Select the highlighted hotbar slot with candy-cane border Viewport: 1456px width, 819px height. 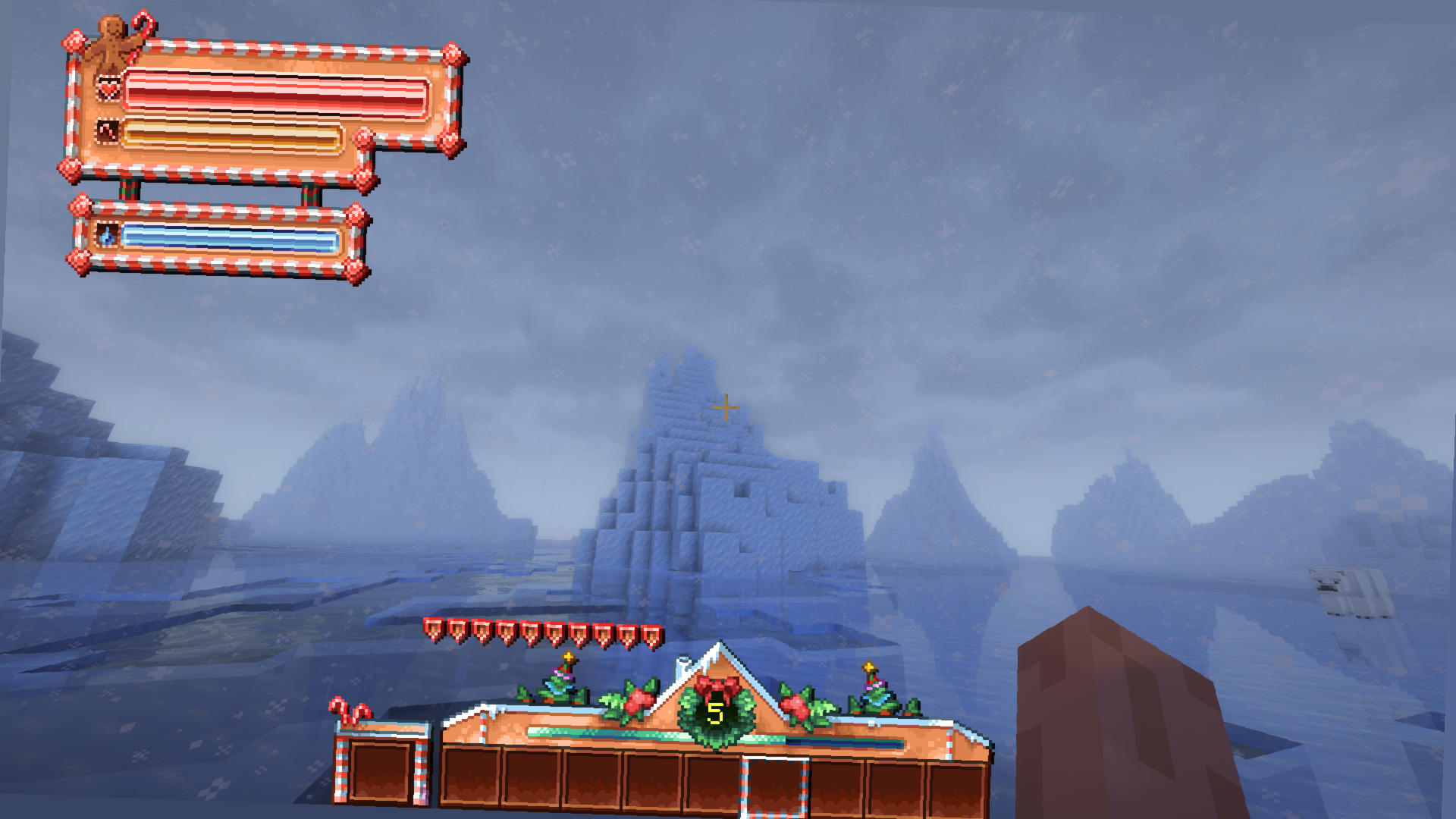click(776, 785)
